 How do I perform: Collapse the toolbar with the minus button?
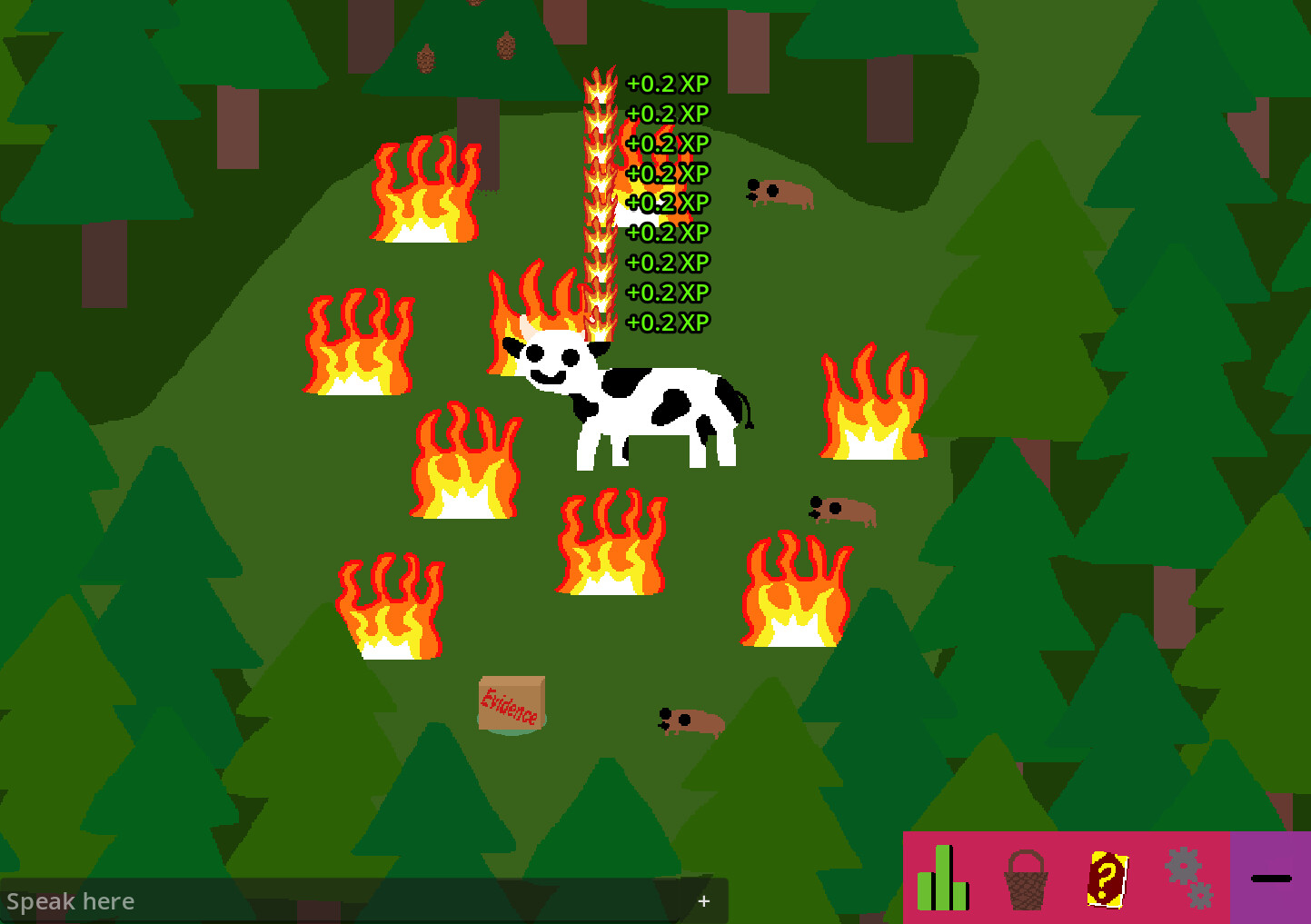pyautogui.click(x=1272, y=877)
